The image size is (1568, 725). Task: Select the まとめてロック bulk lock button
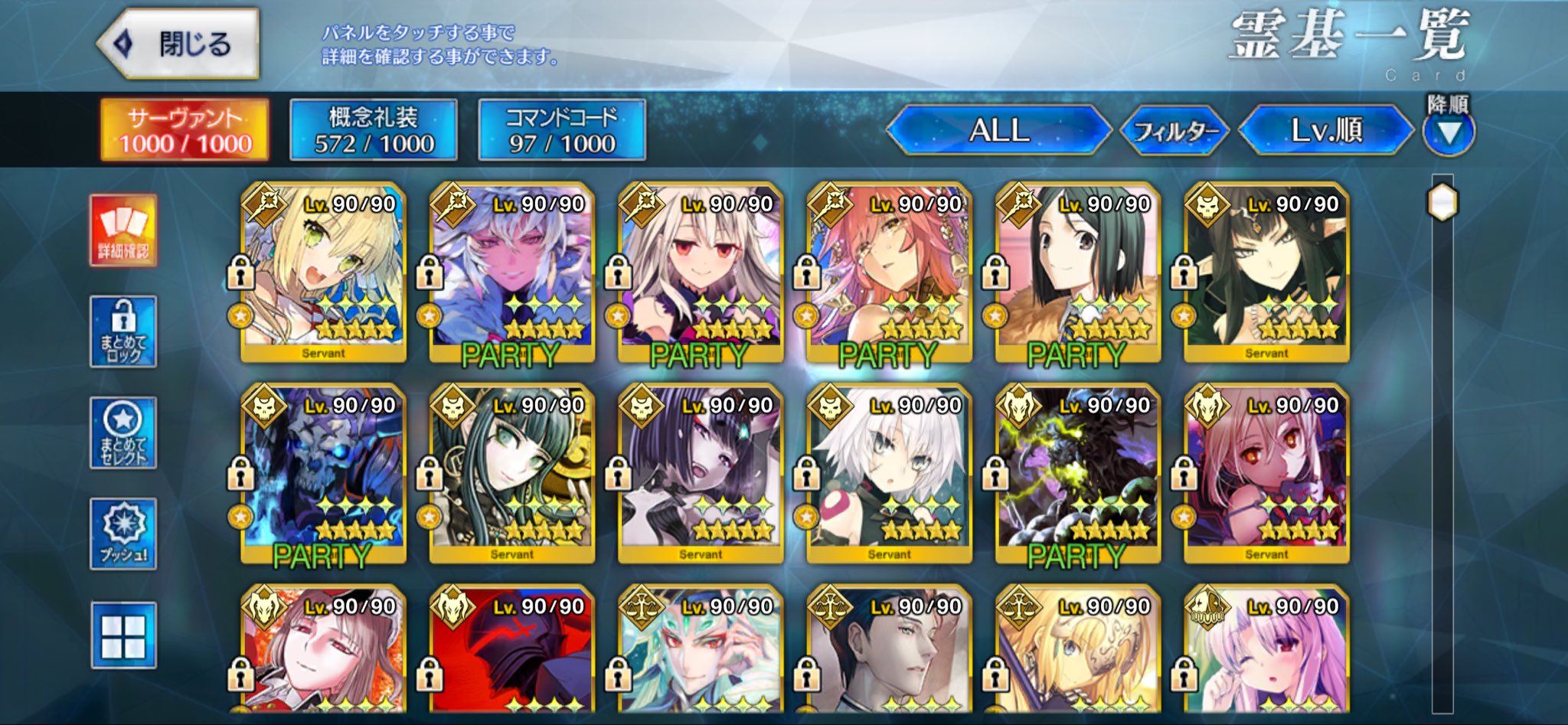123,331
